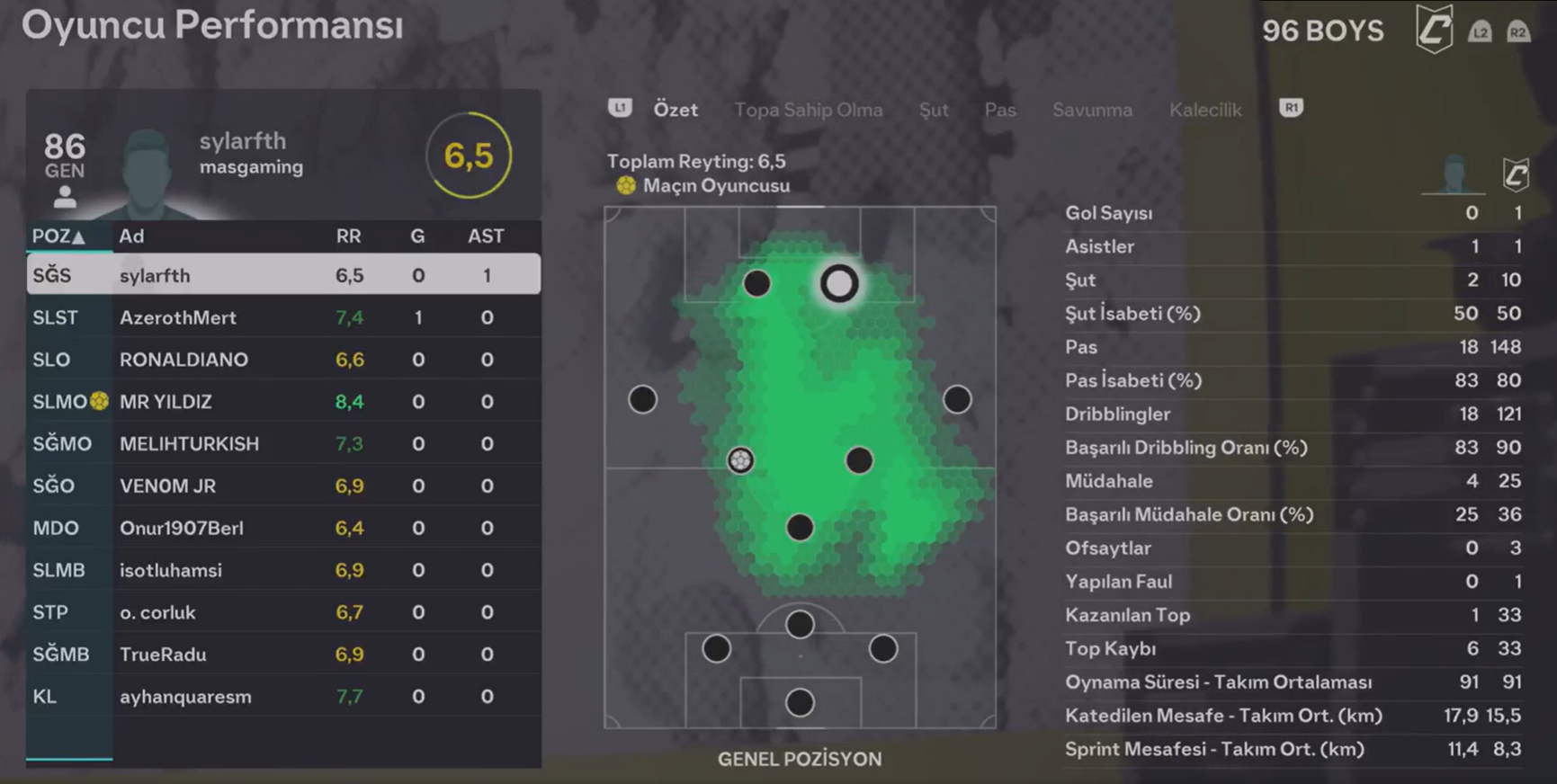Switch to the Savunma tab

[1091, 110]
